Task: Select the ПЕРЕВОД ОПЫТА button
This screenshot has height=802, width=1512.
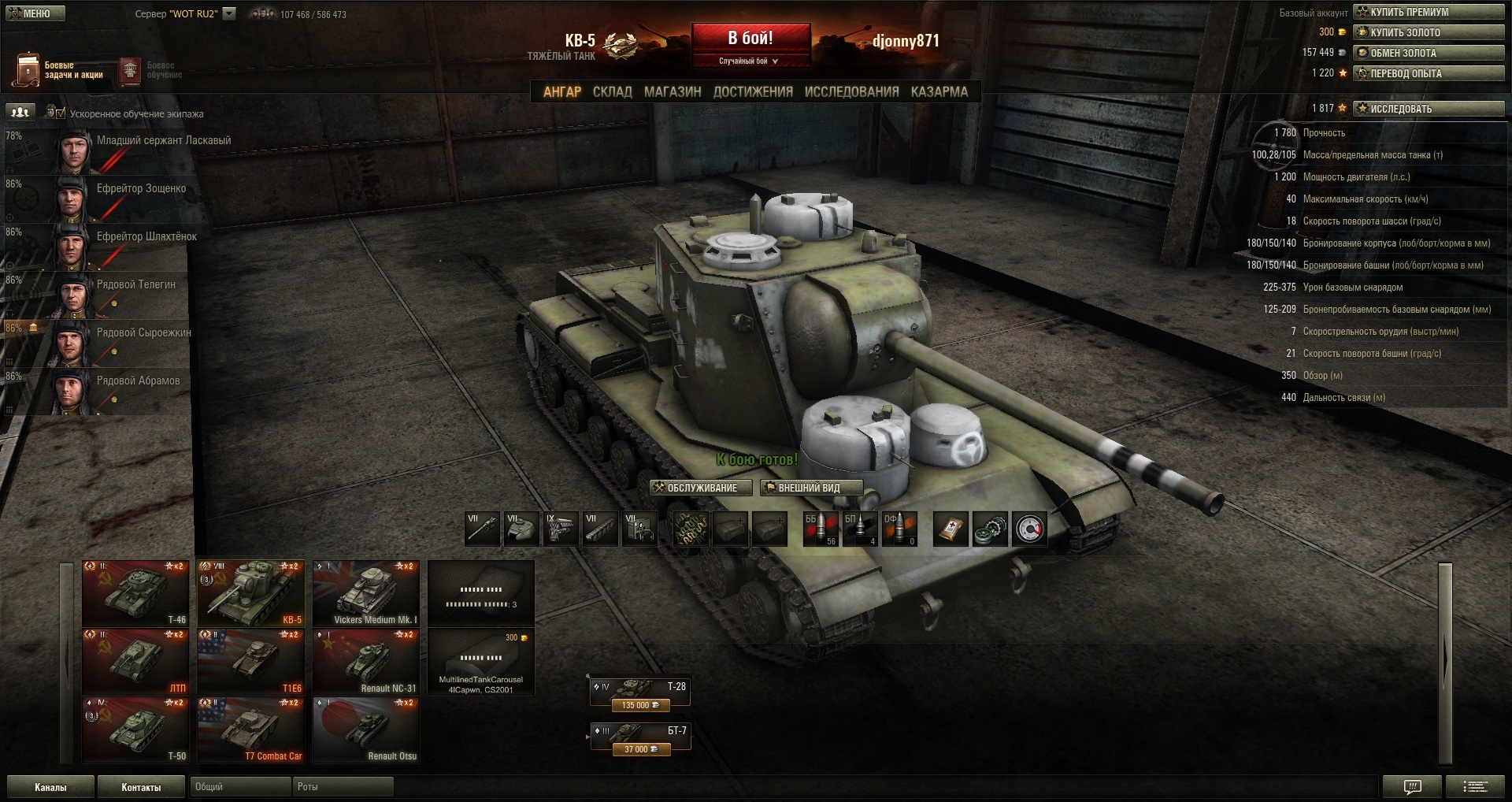Action: tap(1429, 73)
